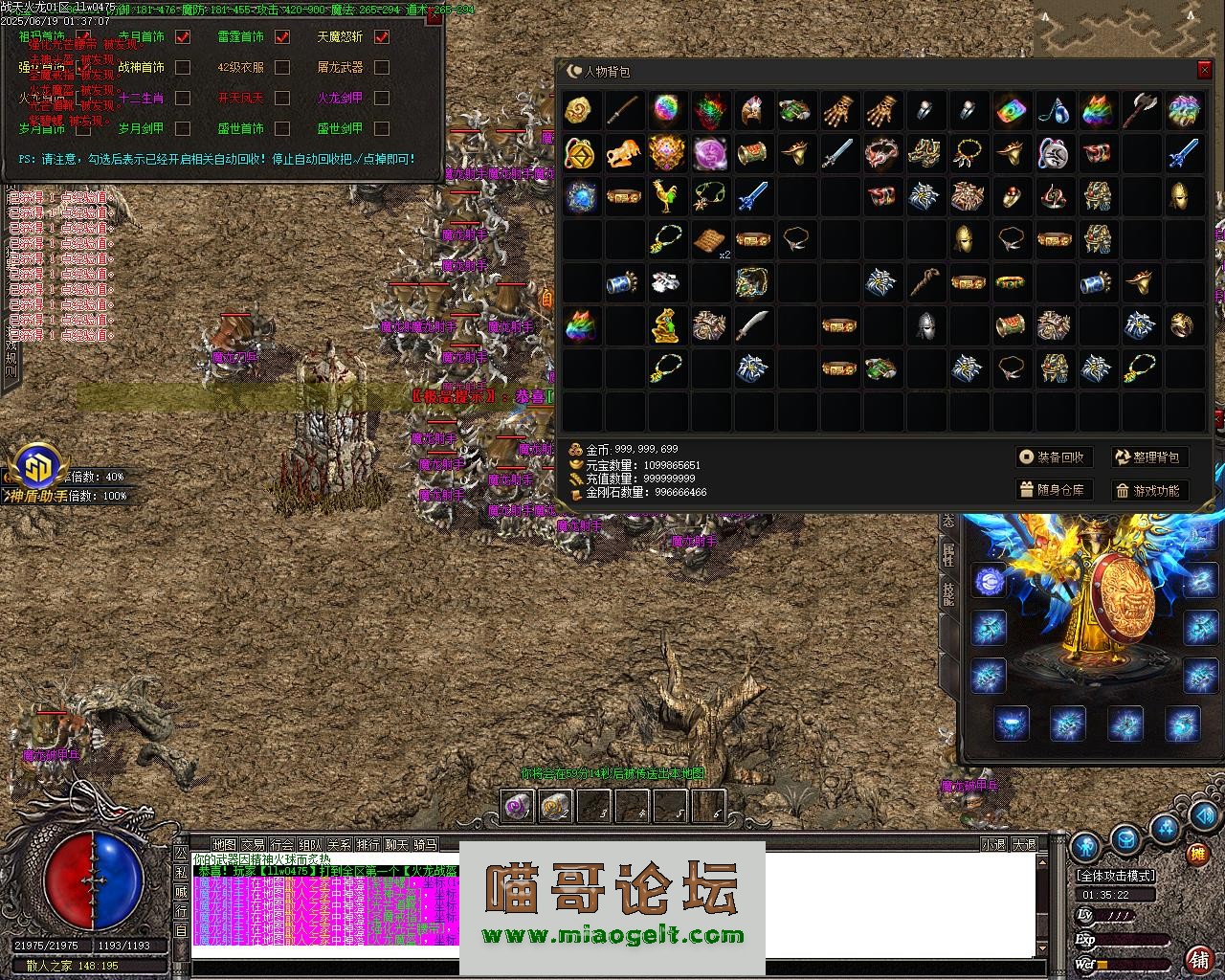Image resolution: width=1225 pixels, height=980 pixels.
Task: Uncheck the 雷霆首饰 auto-recycle checkbox
Action: tap(282, 37)
